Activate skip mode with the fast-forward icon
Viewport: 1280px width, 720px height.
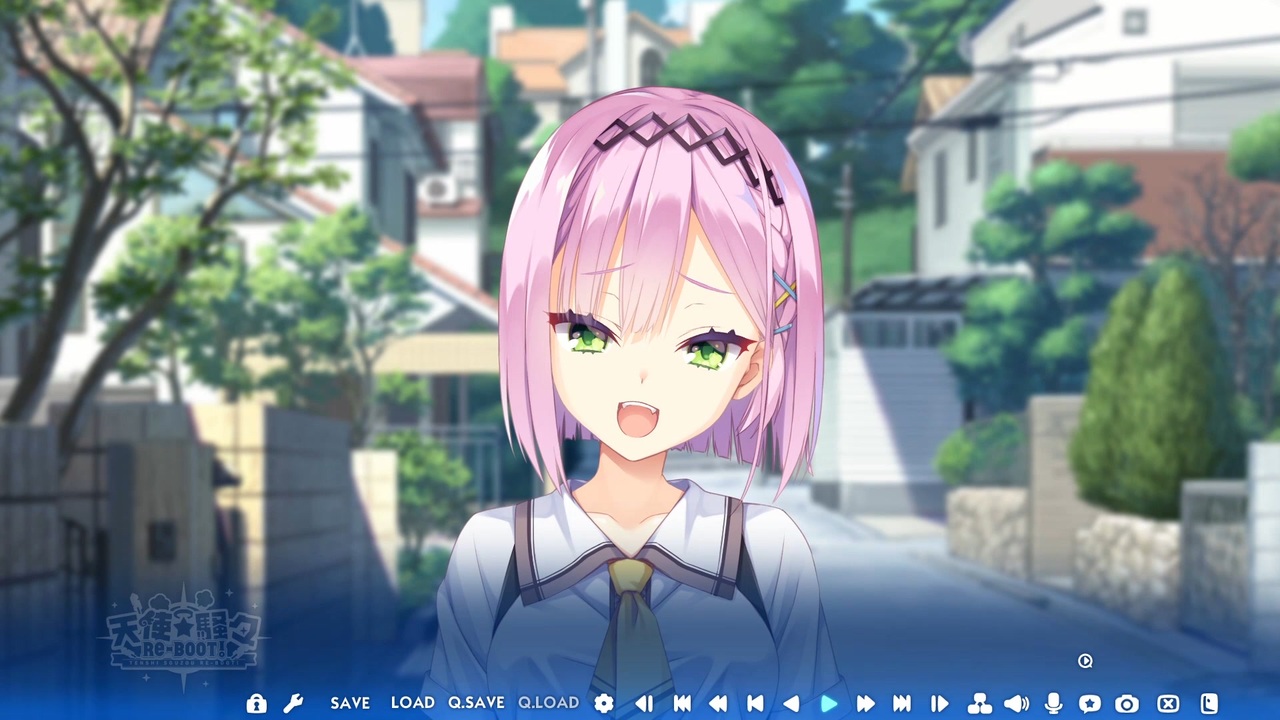point(866,703)
